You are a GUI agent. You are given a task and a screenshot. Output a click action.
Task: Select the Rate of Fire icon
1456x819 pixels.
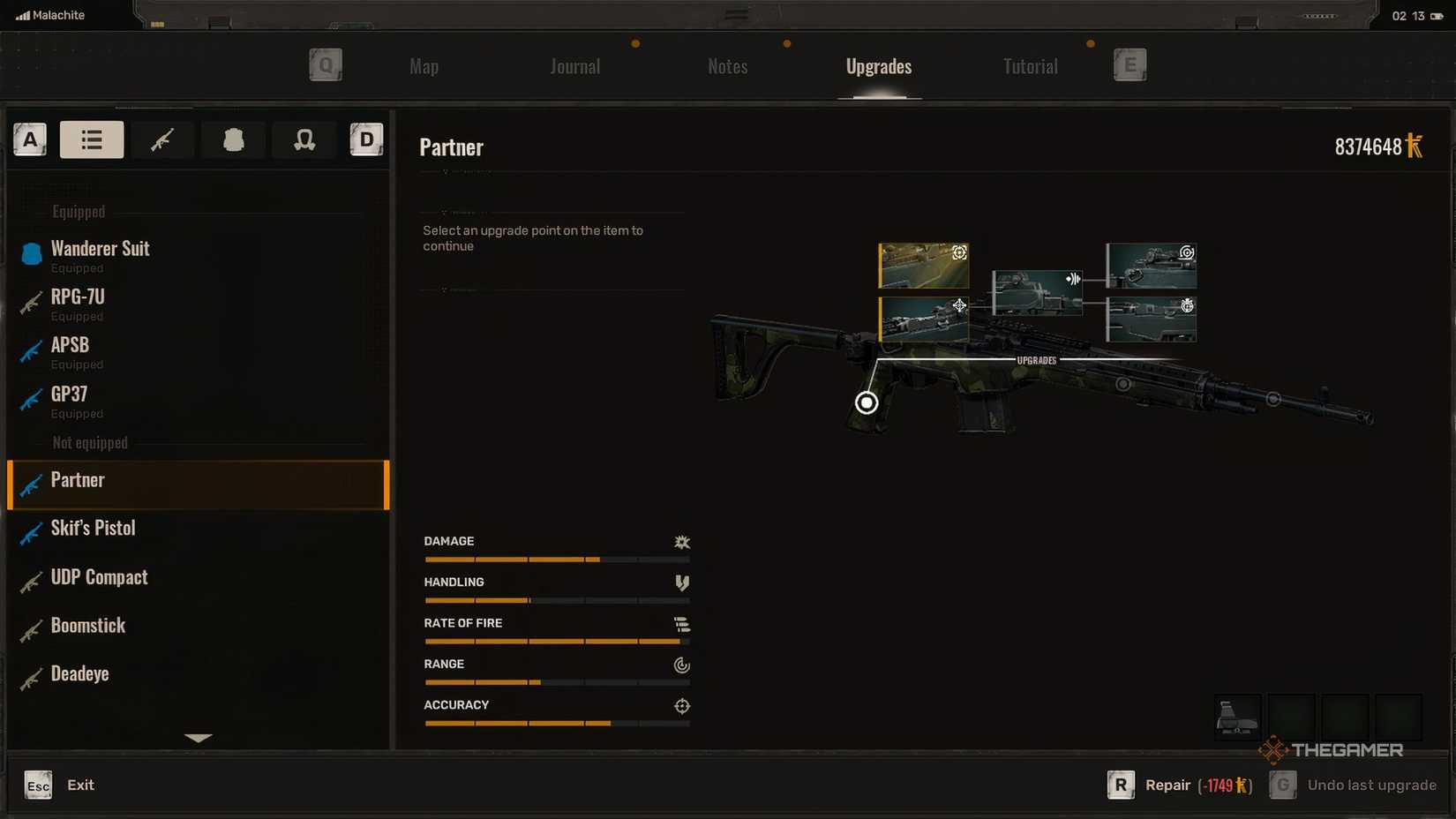pos(682,624)
